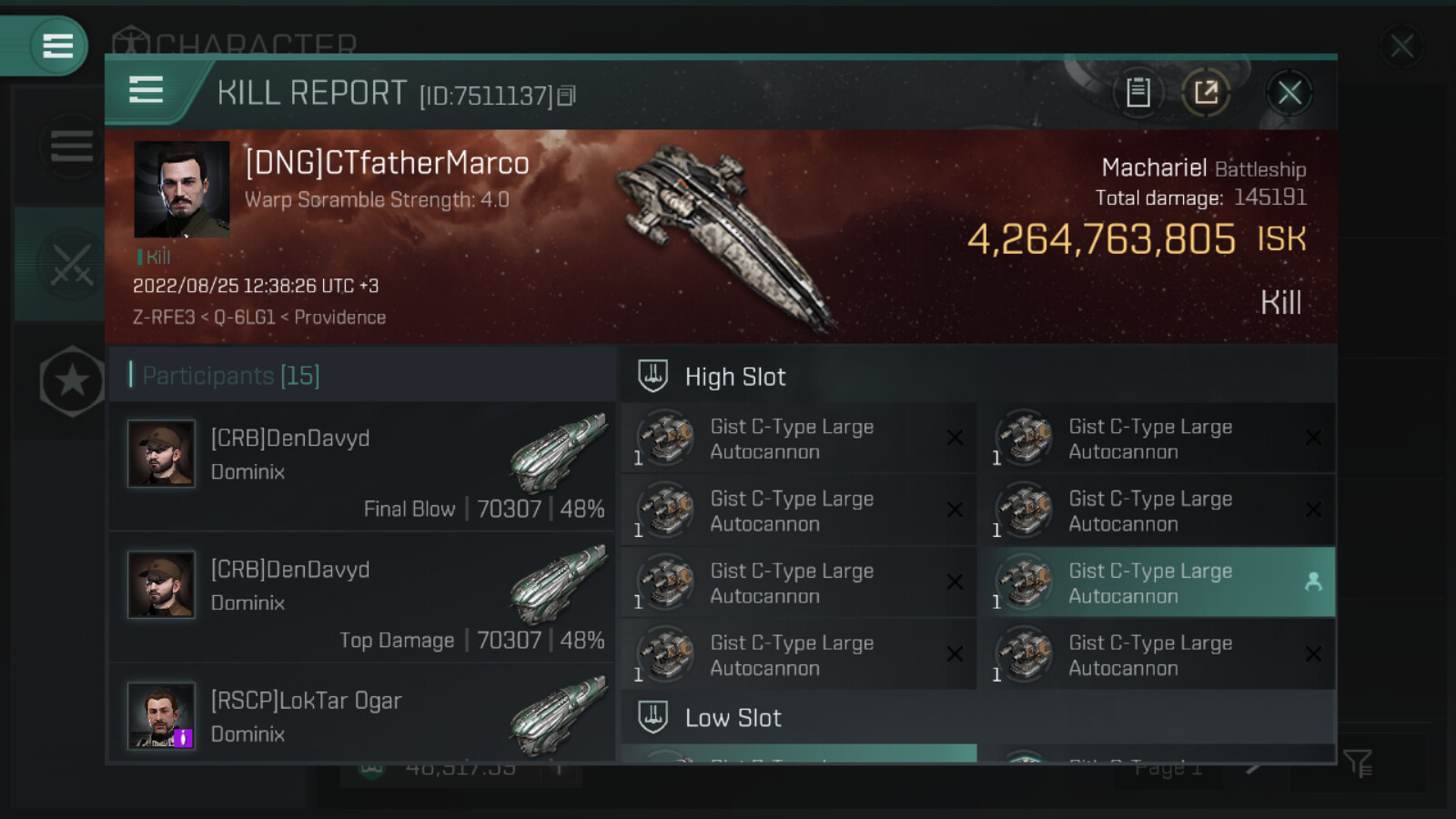Open the kill report clipboard notes button
1456x819 pixels.
point(1137,92)
